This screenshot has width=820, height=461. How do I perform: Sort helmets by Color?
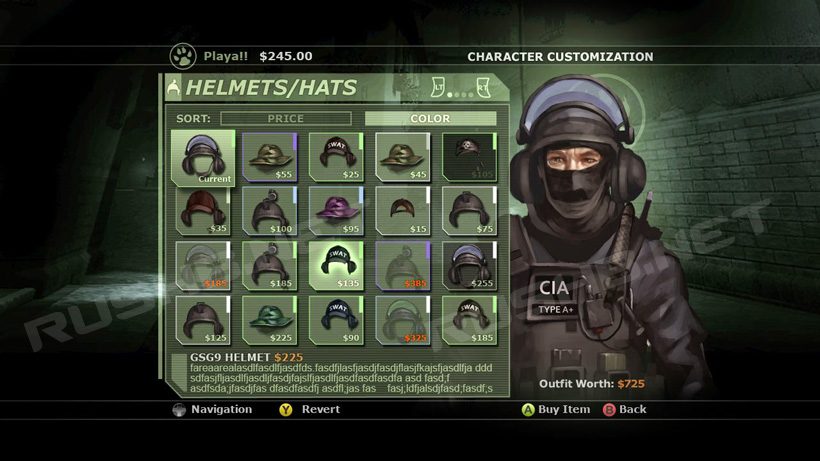430,118
